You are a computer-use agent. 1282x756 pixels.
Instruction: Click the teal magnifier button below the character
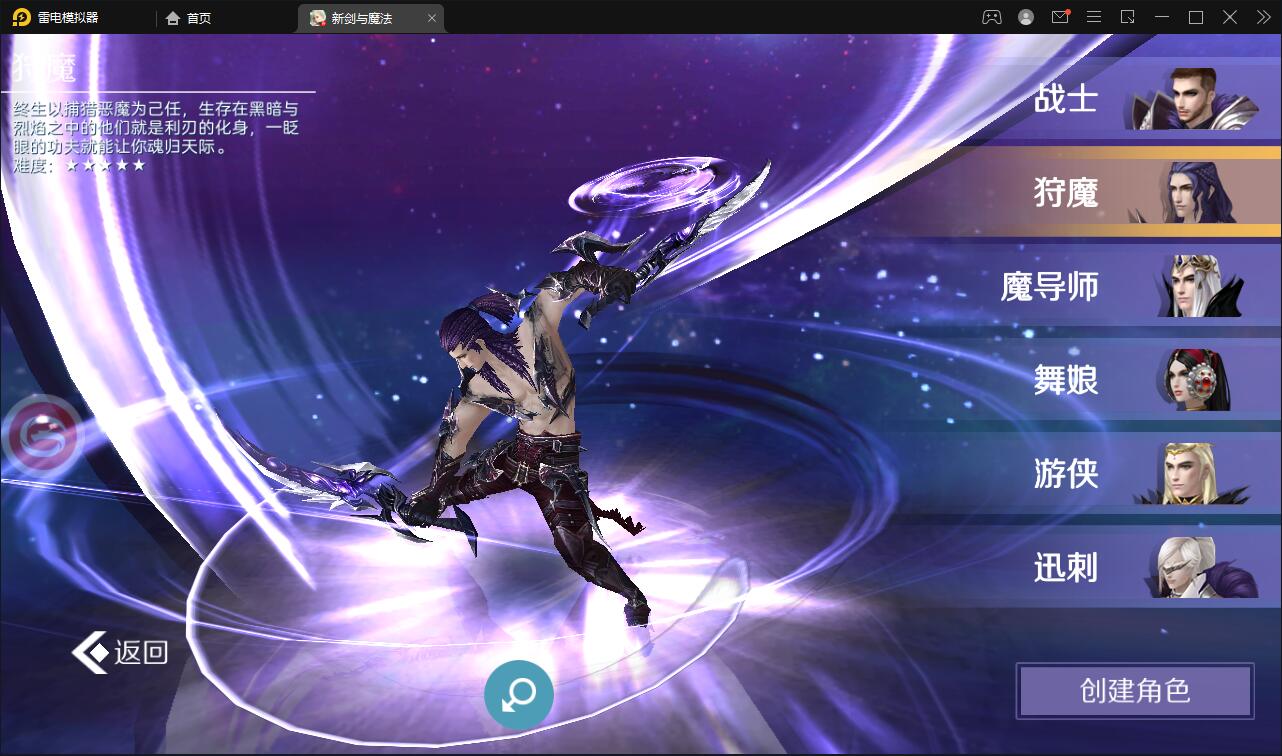tap(517, 694)
